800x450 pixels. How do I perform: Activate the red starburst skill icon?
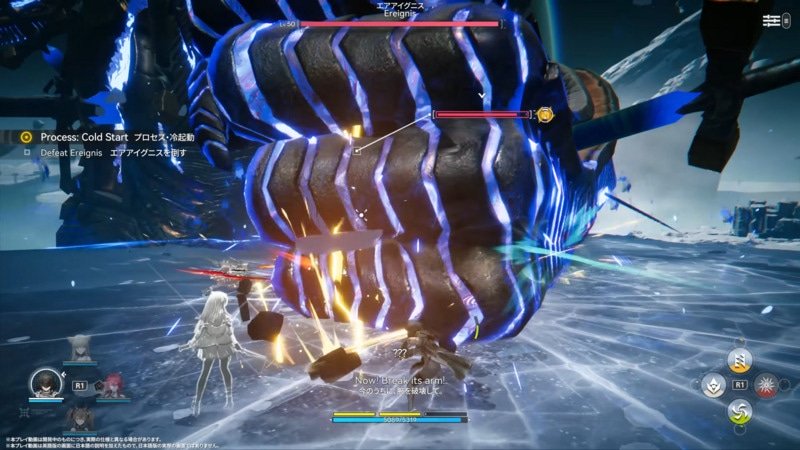[x=765, y=385]
